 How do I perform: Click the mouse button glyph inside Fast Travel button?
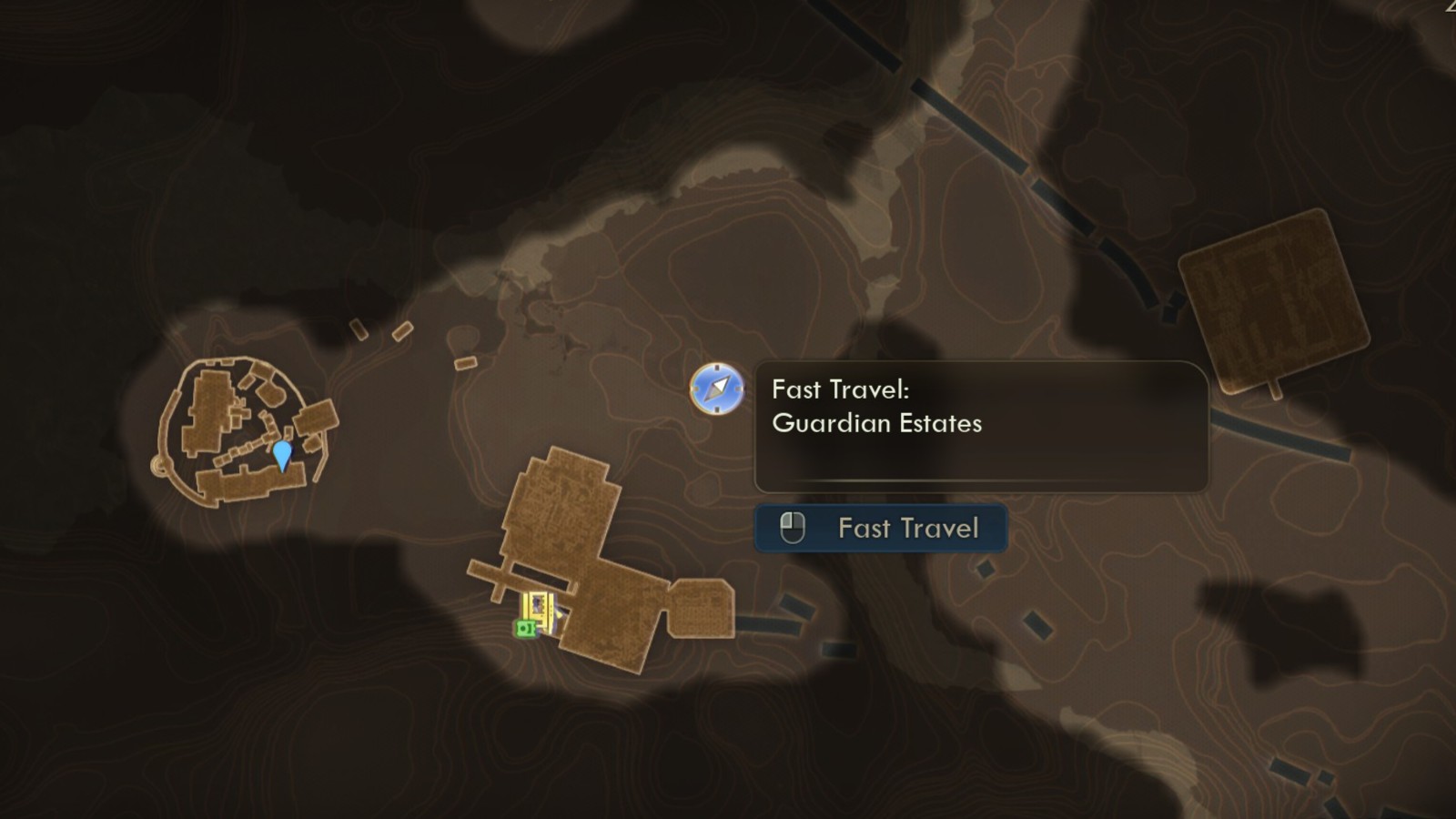[x=792, y=528]
